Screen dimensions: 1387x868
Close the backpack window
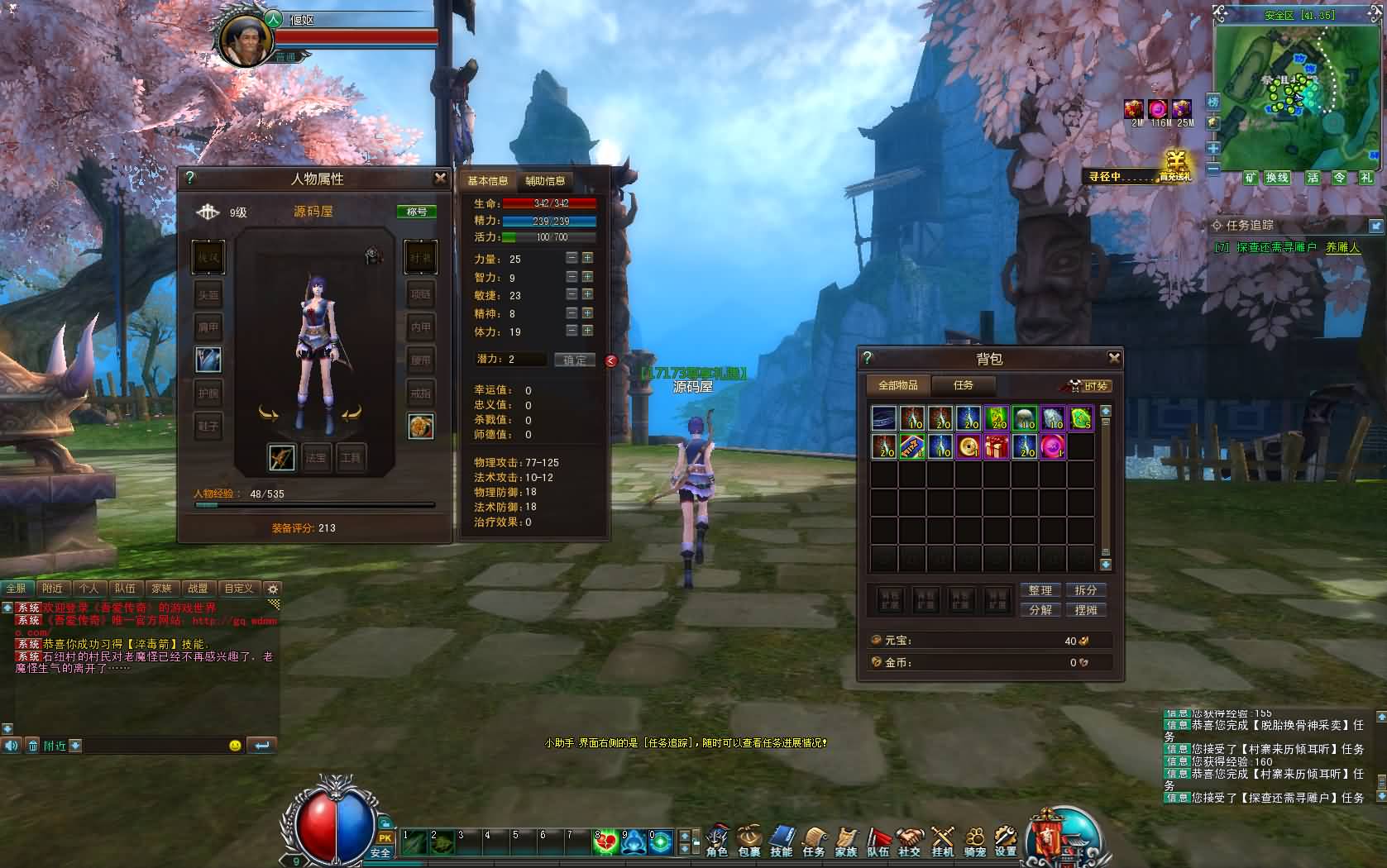(x=1114, y=358)
